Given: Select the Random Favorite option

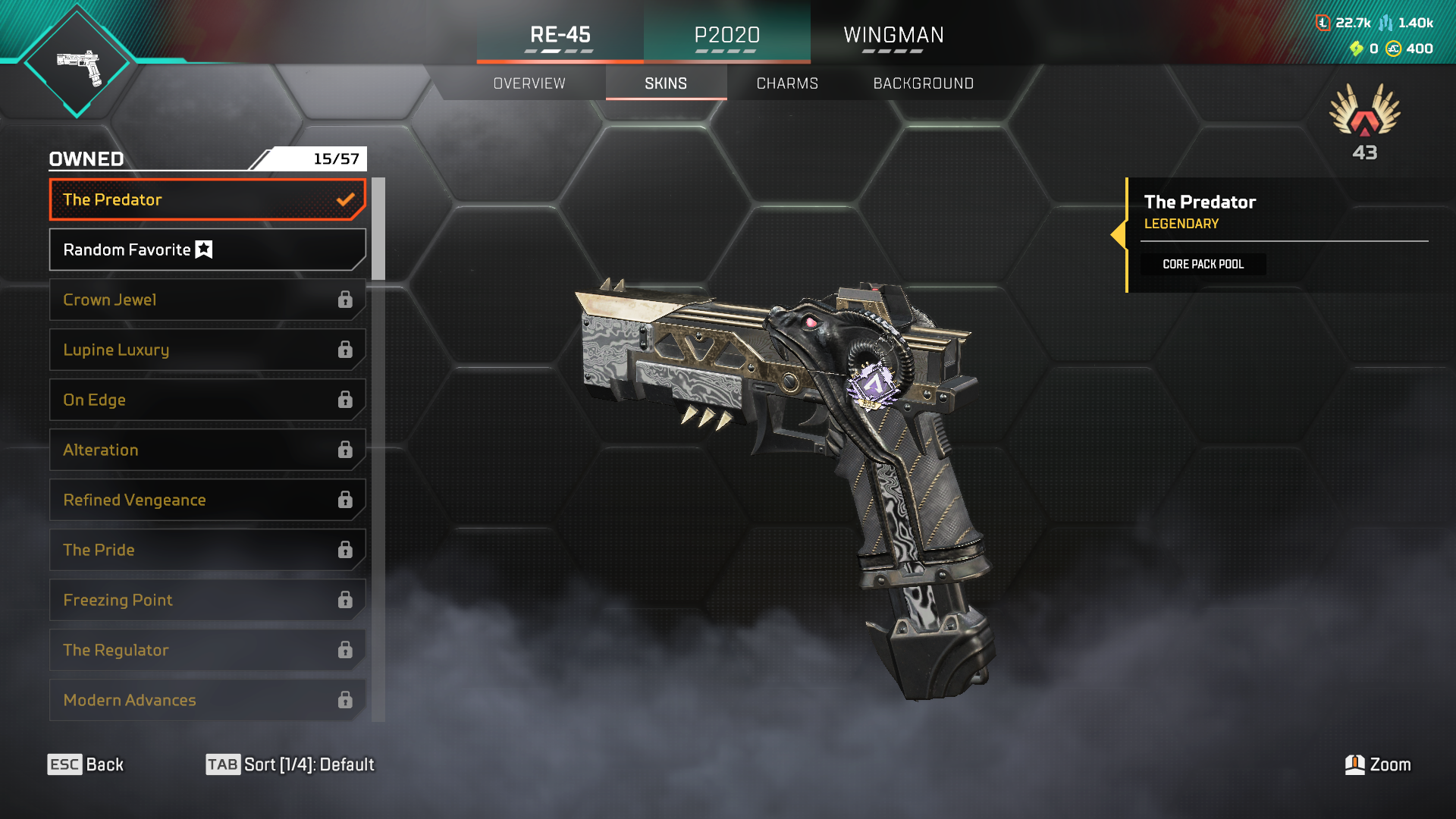Looking at the screenshot, I should [207, 249].
